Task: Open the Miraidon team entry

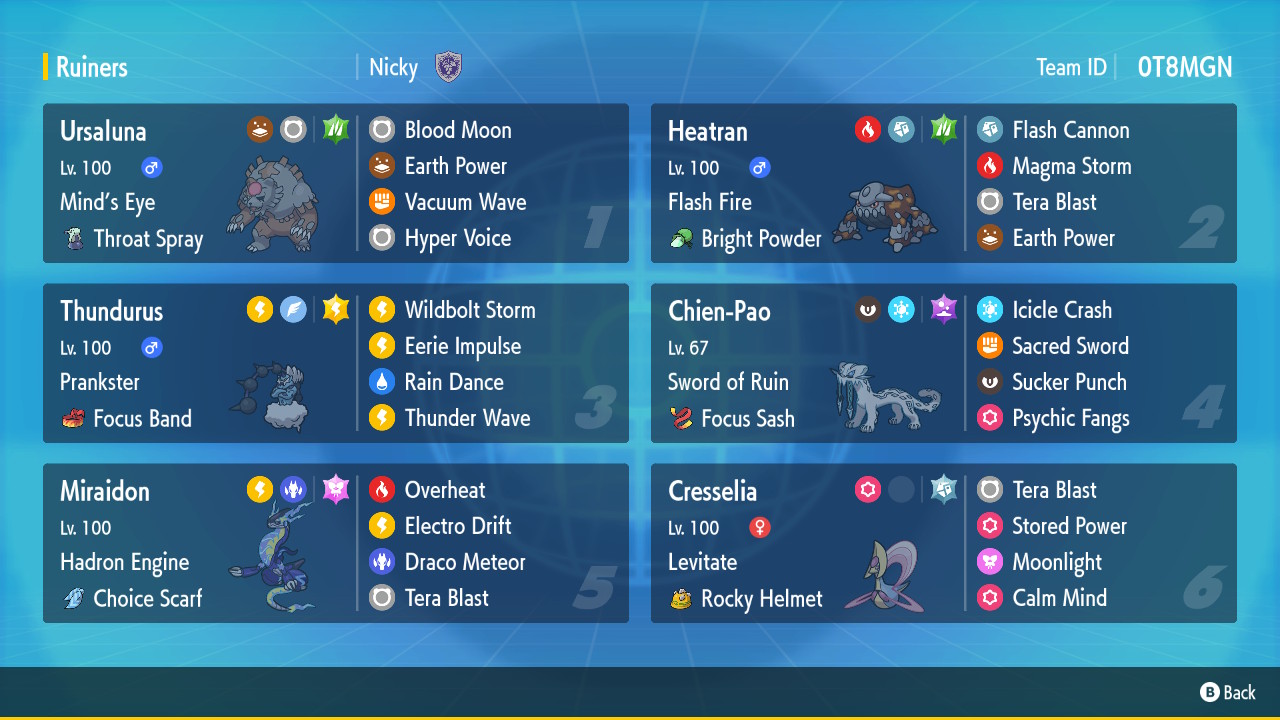Action: coord(335,543)
